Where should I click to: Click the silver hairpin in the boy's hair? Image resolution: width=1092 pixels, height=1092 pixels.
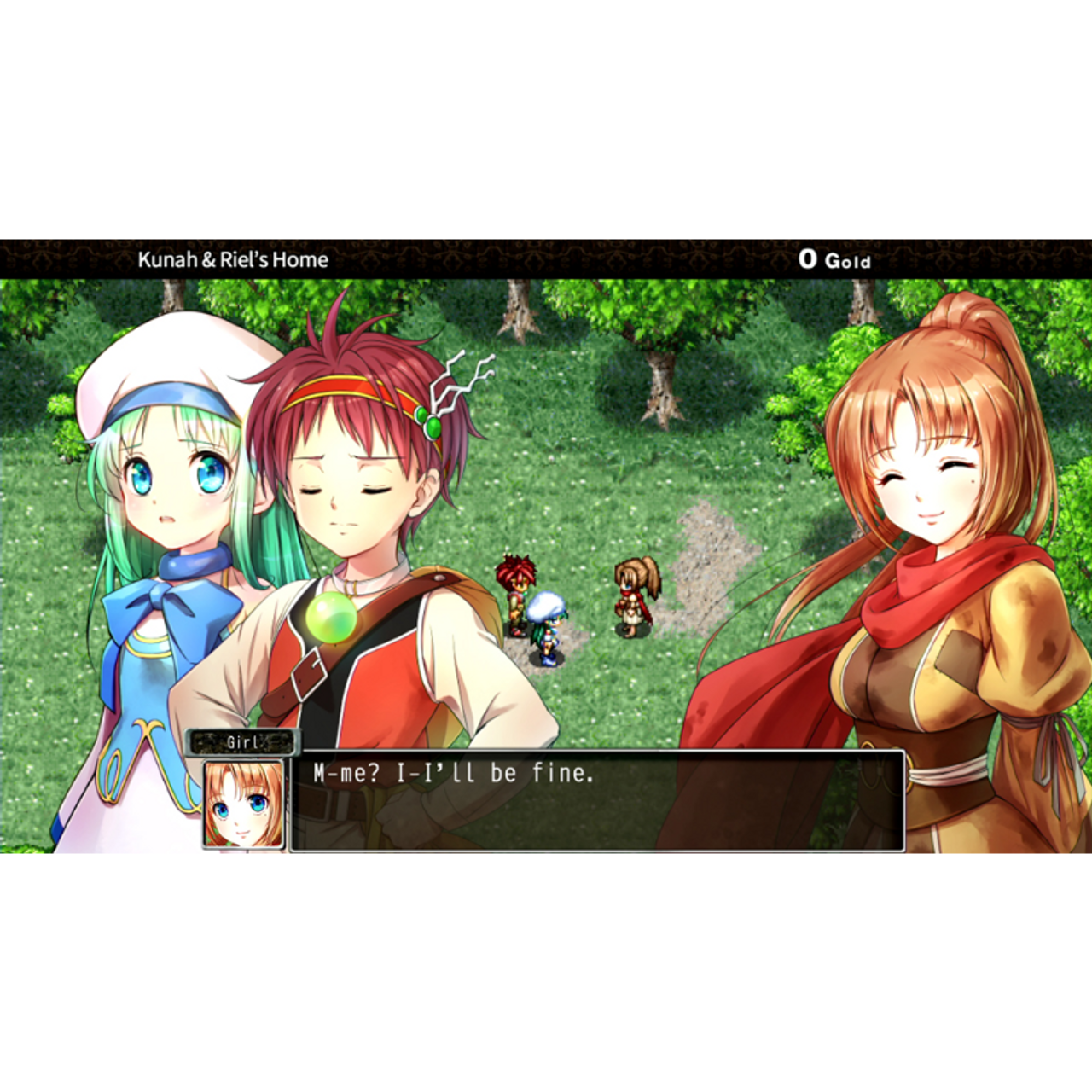[452, 388]
